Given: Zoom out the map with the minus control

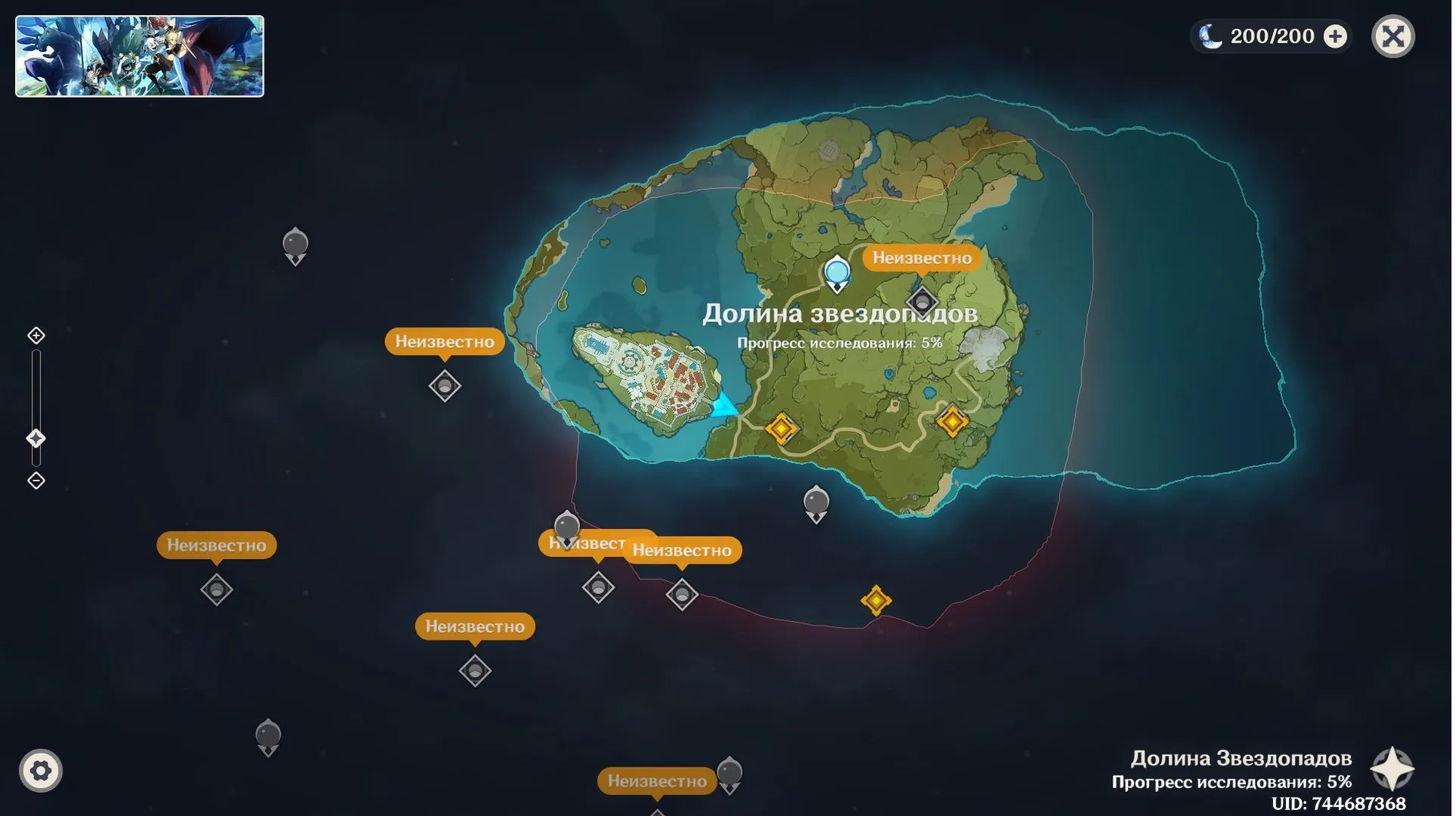Looking at the screenshot, I should coord(36,481).
